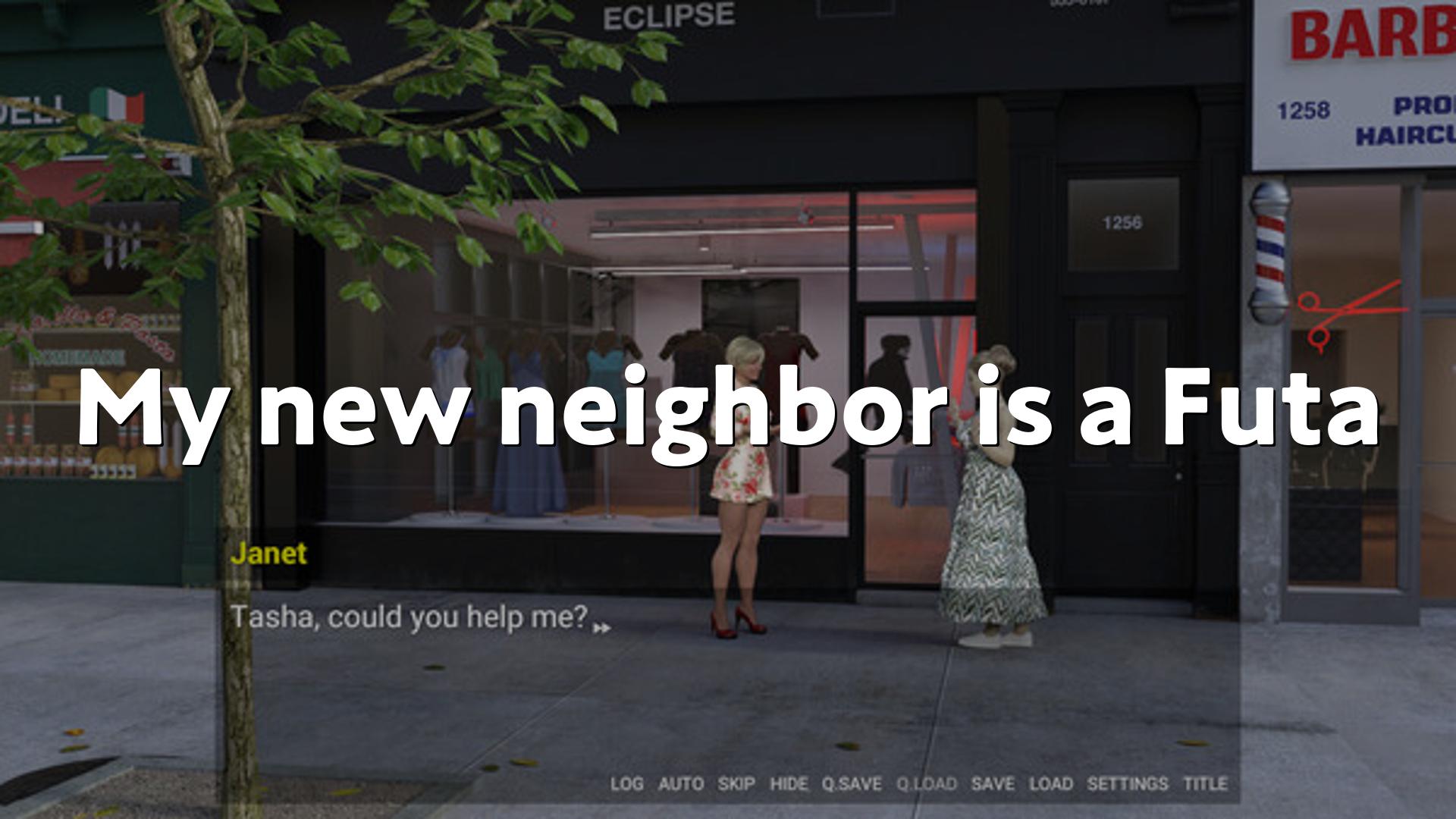The width and height of the screenshot is (1456, 819).
Task: Hide the dialogue text box
Action: (789, 784)
